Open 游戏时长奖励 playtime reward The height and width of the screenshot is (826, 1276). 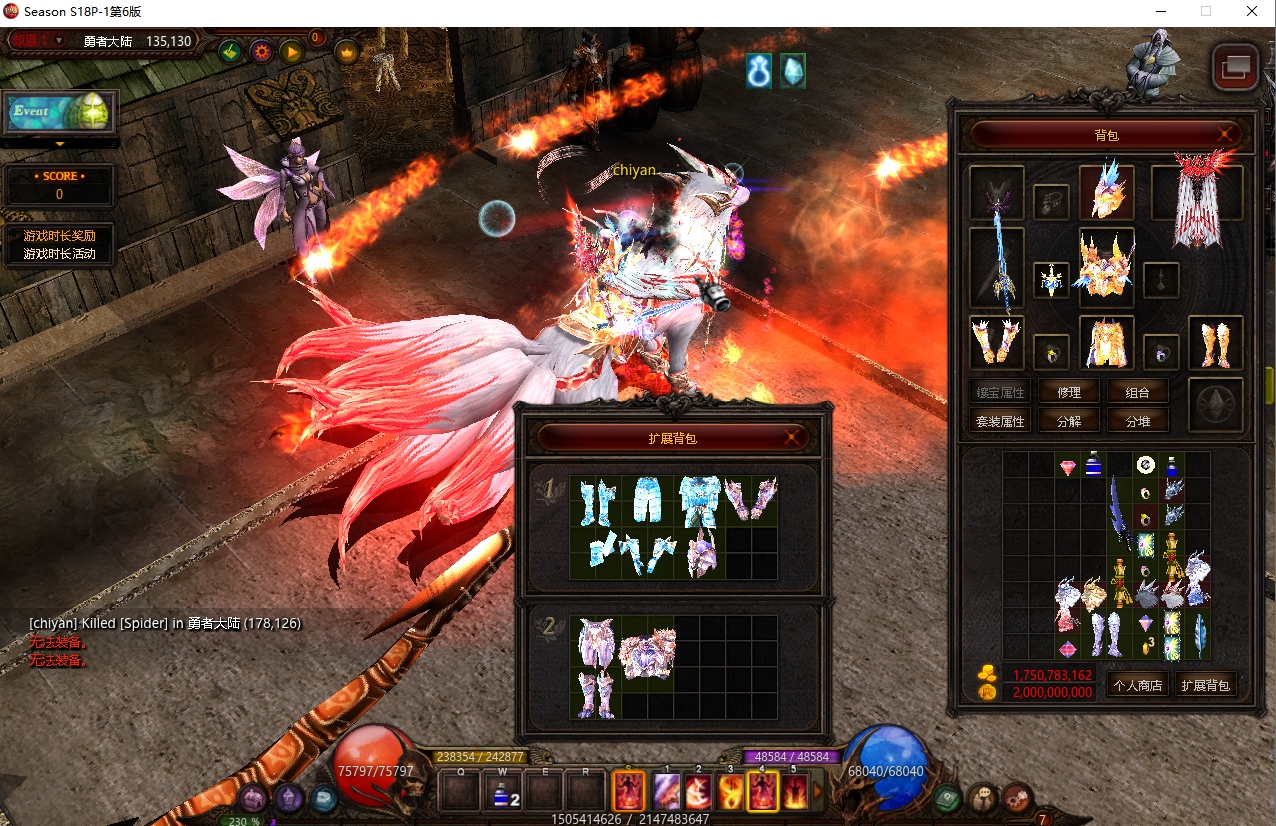pyautogui.click(x=60, y=236)
